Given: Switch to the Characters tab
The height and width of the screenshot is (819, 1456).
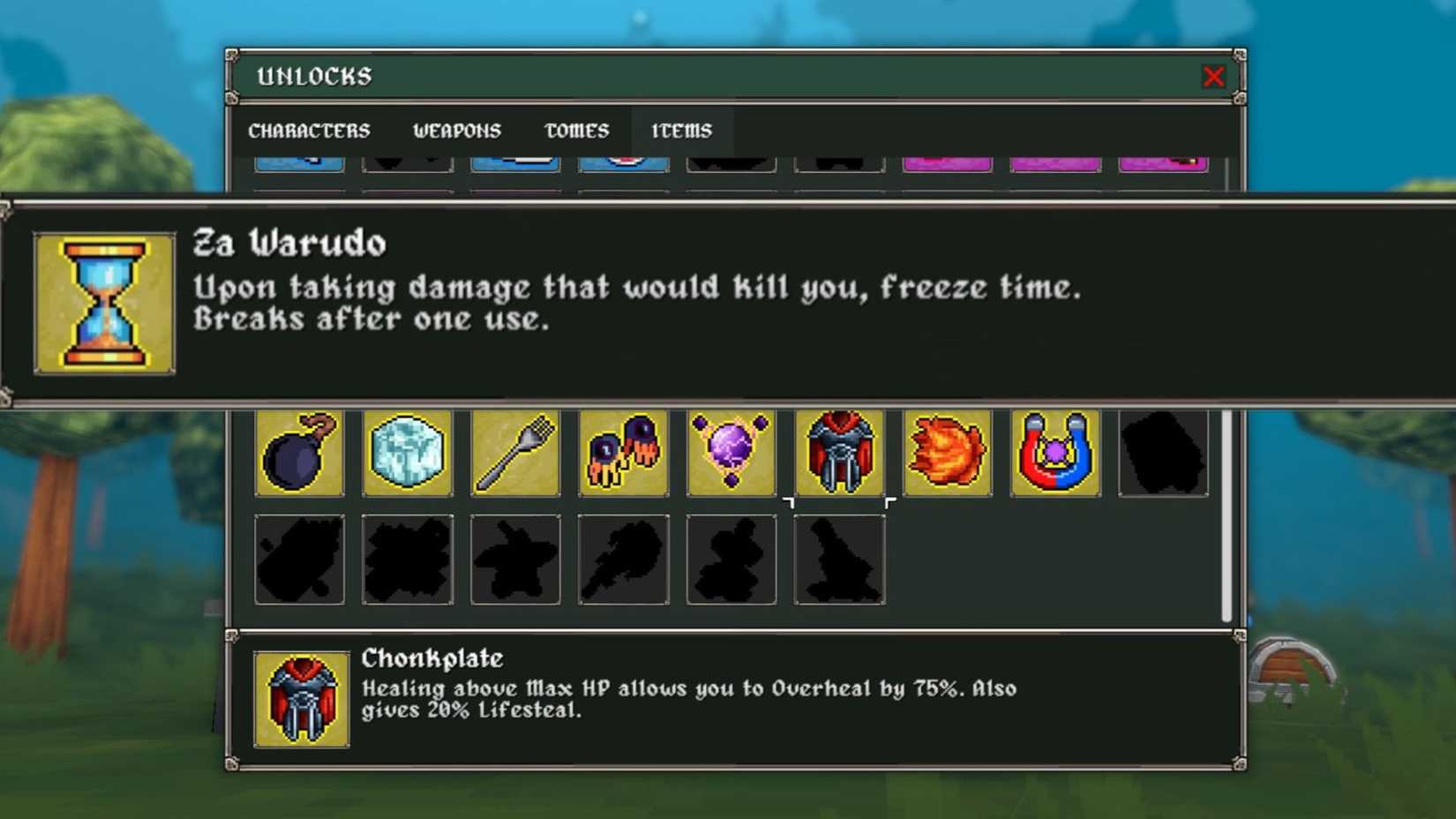Looking at the screenshot, I should (x=310, y=131).
